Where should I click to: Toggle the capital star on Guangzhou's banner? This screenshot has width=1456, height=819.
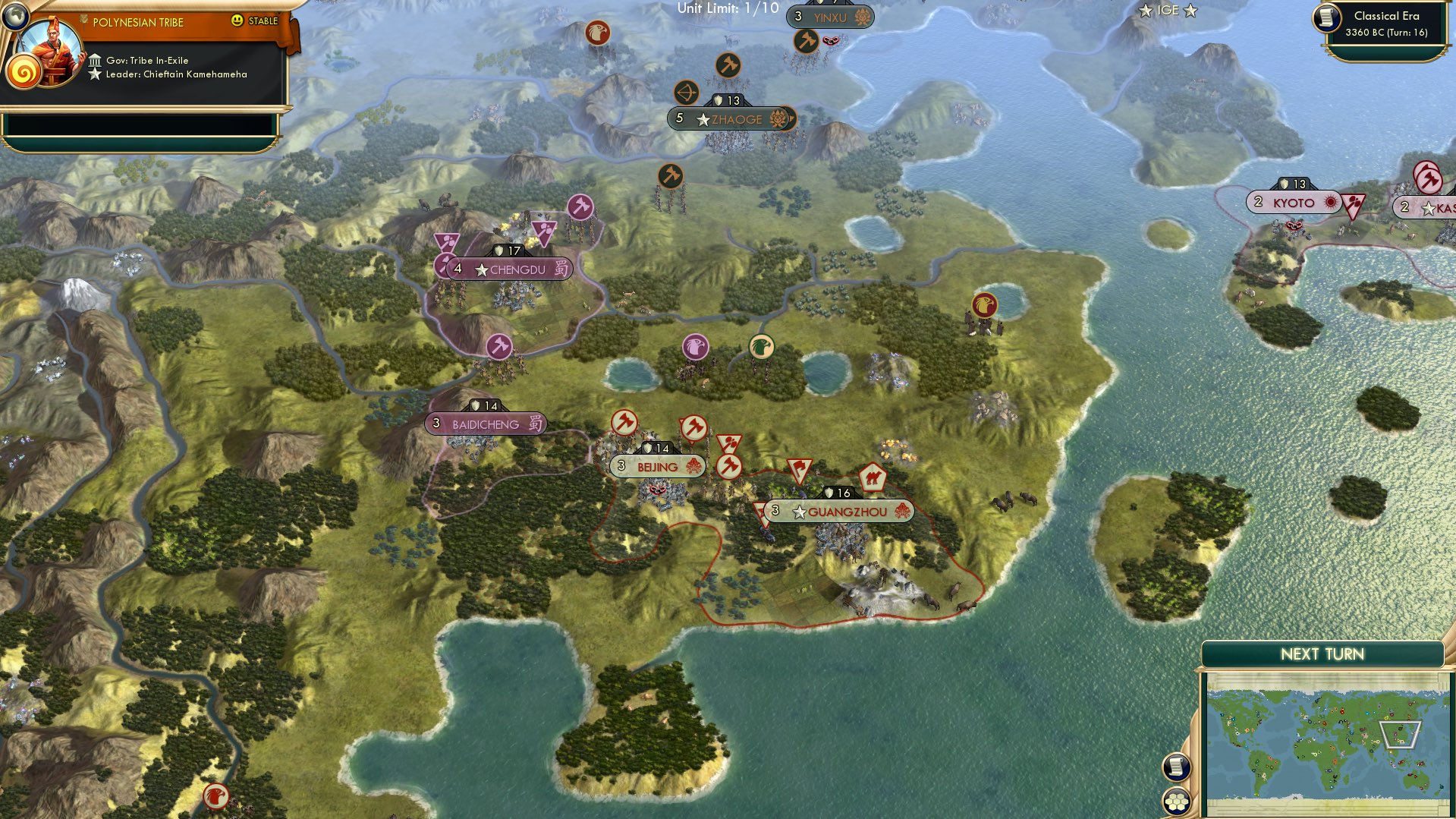coord(798,512)
